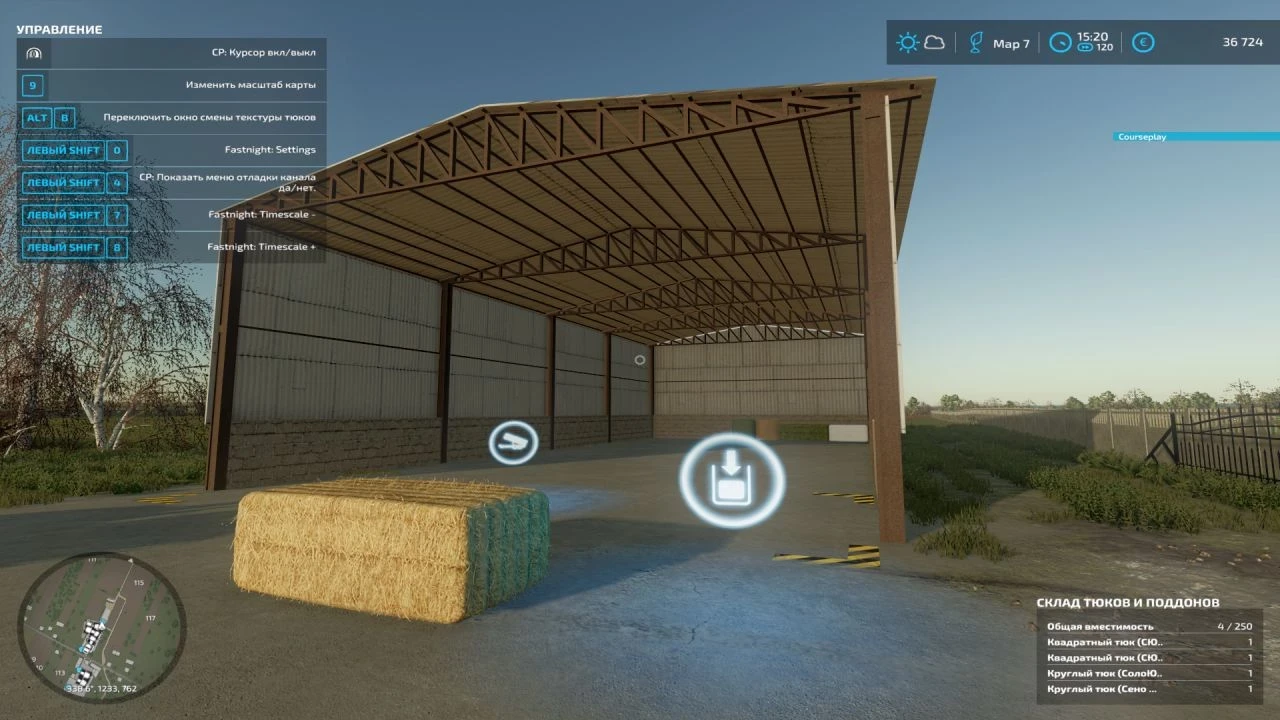Open 'Fastnight: Settings' entry
The height and width of the screenshot is (720, 1280).
pyautogui.click(x=268, y=150)
